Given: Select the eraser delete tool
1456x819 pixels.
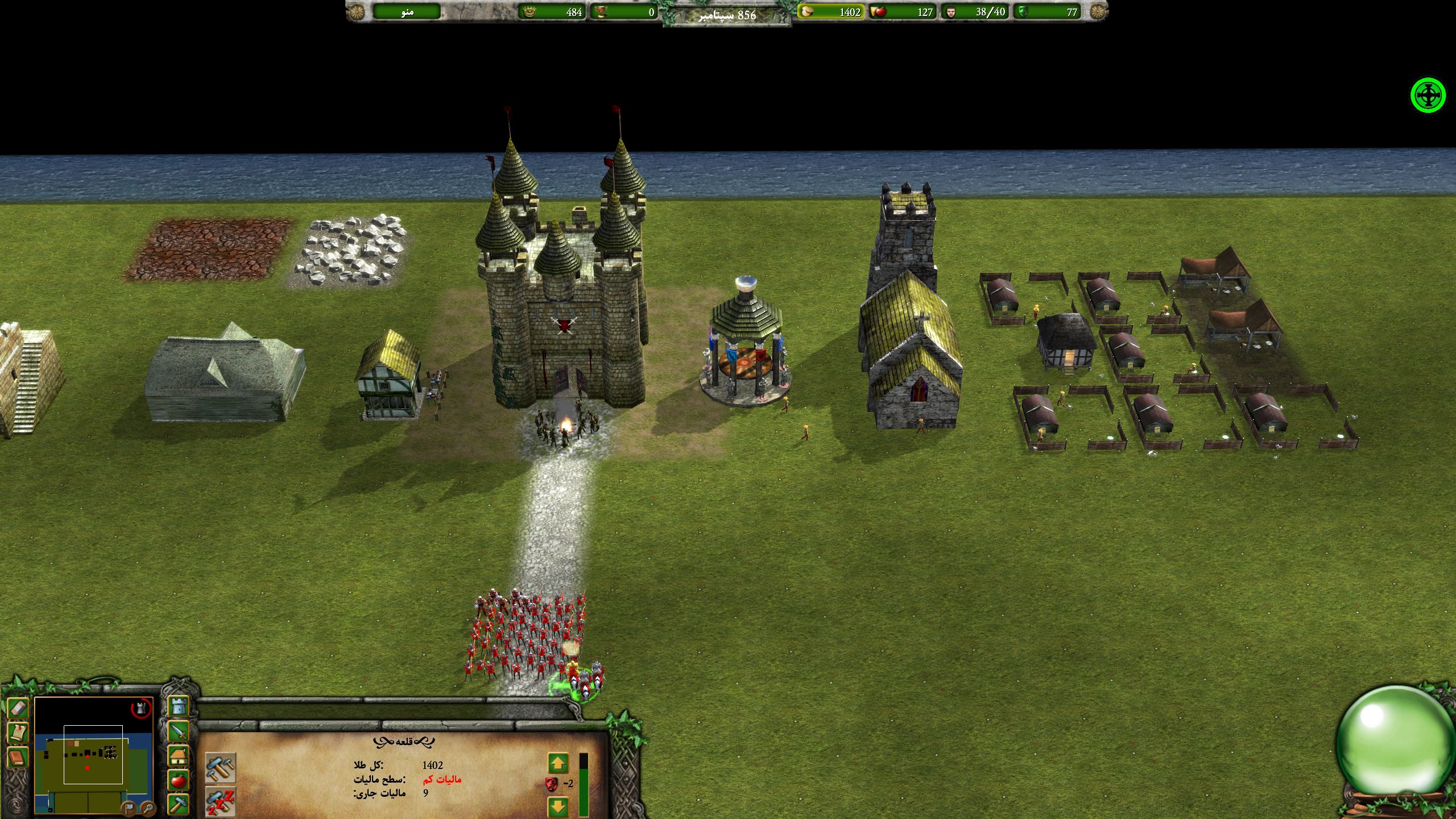Looking at the screenshot, I should (x=17, y=709).
